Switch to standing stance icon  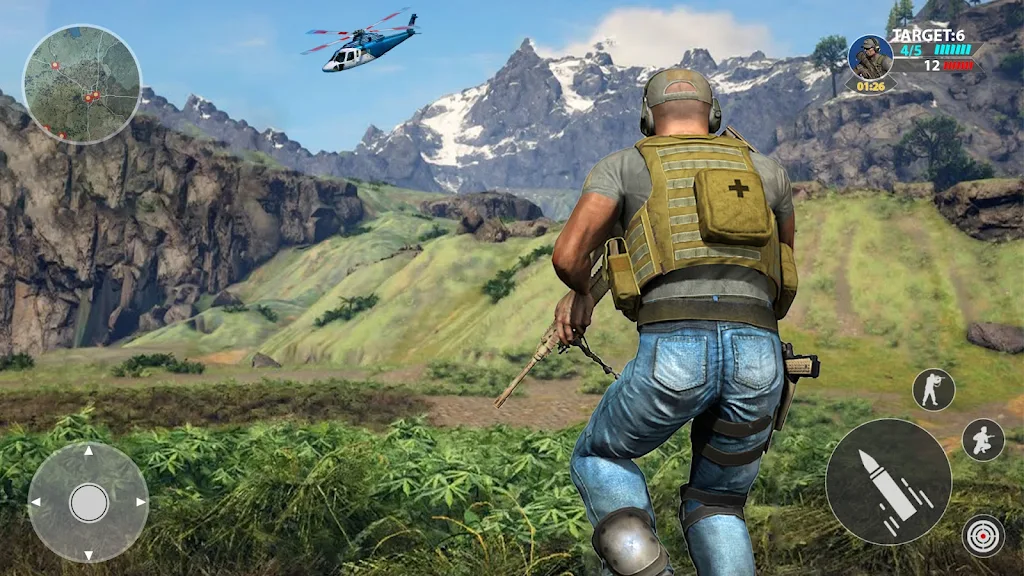click(933, 389)
